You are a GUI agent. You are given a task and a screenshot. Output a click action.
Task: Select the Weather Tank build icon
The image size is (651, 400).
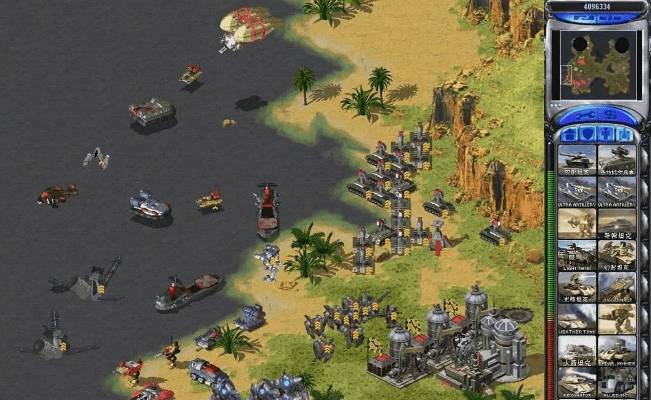click(577, 318)
